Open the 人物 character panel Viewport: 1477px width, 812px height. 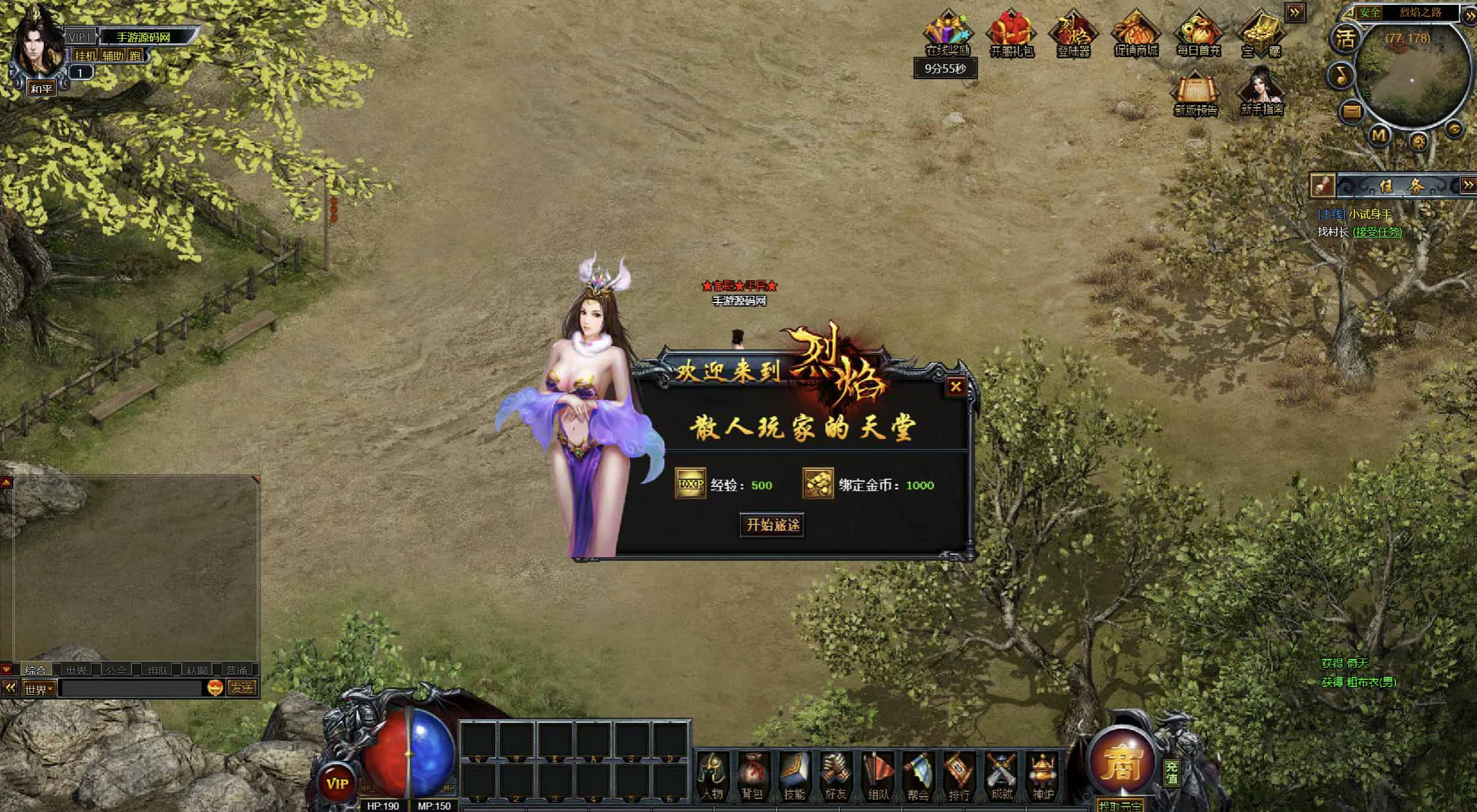712,776
